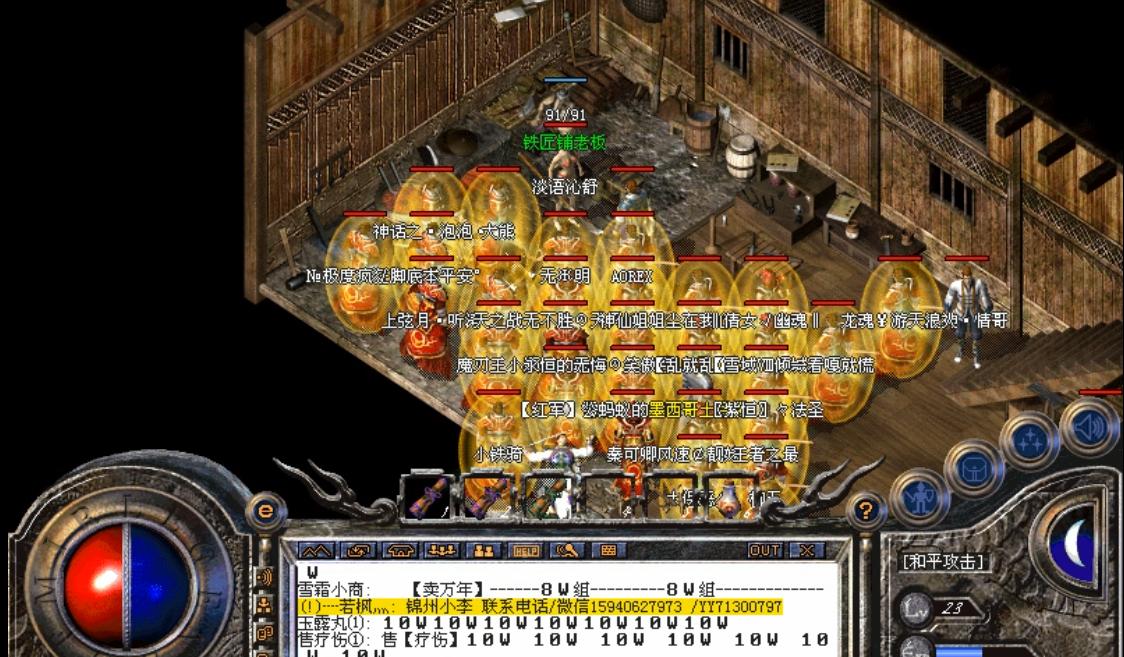This screenshot has width=1124, height=657.
Task: Click the HELP button above chat
Action: (x=525, y=550)
